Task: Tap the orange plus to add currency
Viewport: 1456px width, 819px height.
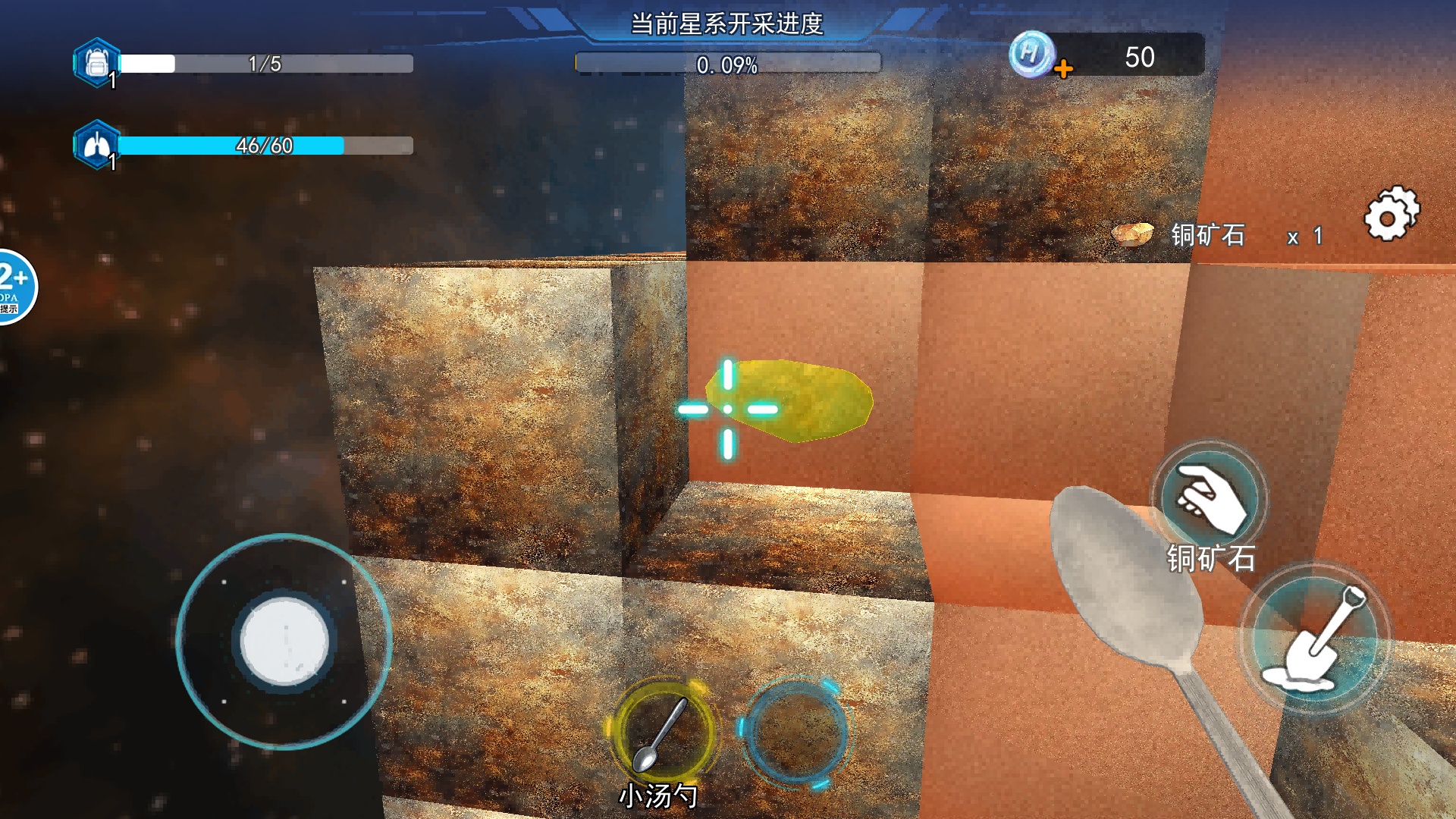Action: (1063, 70)
